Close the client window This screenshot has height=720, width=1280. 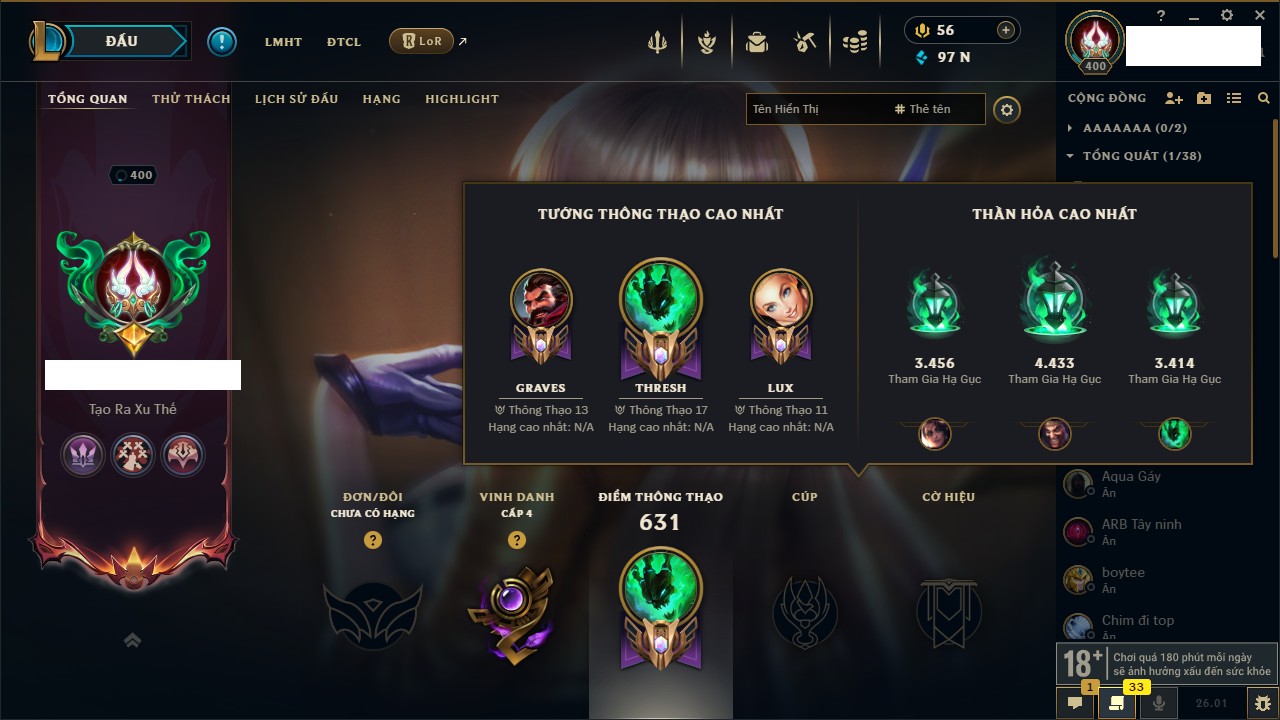point(1255,15)
